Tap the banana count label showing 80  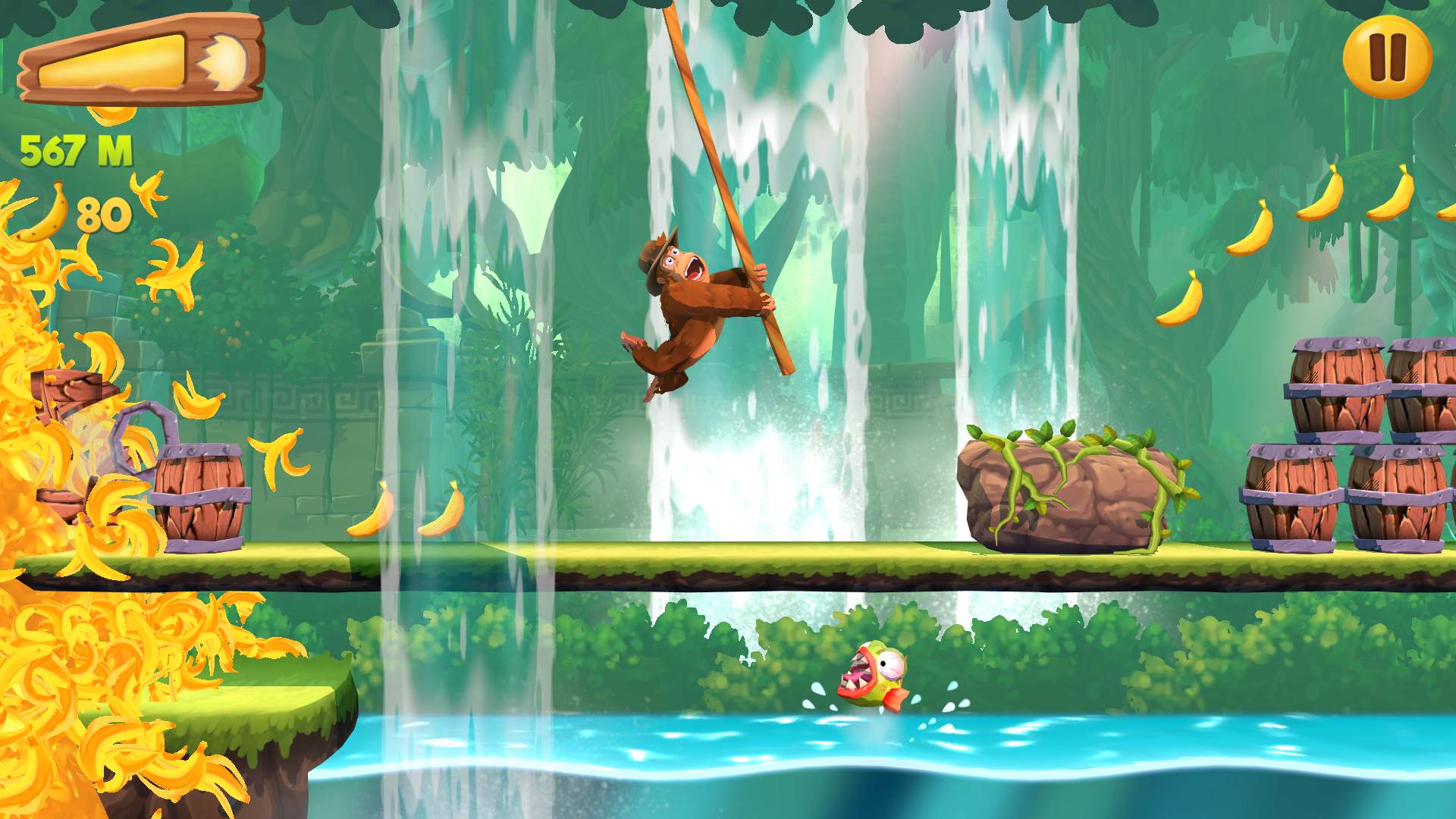[x=106, y=215]
